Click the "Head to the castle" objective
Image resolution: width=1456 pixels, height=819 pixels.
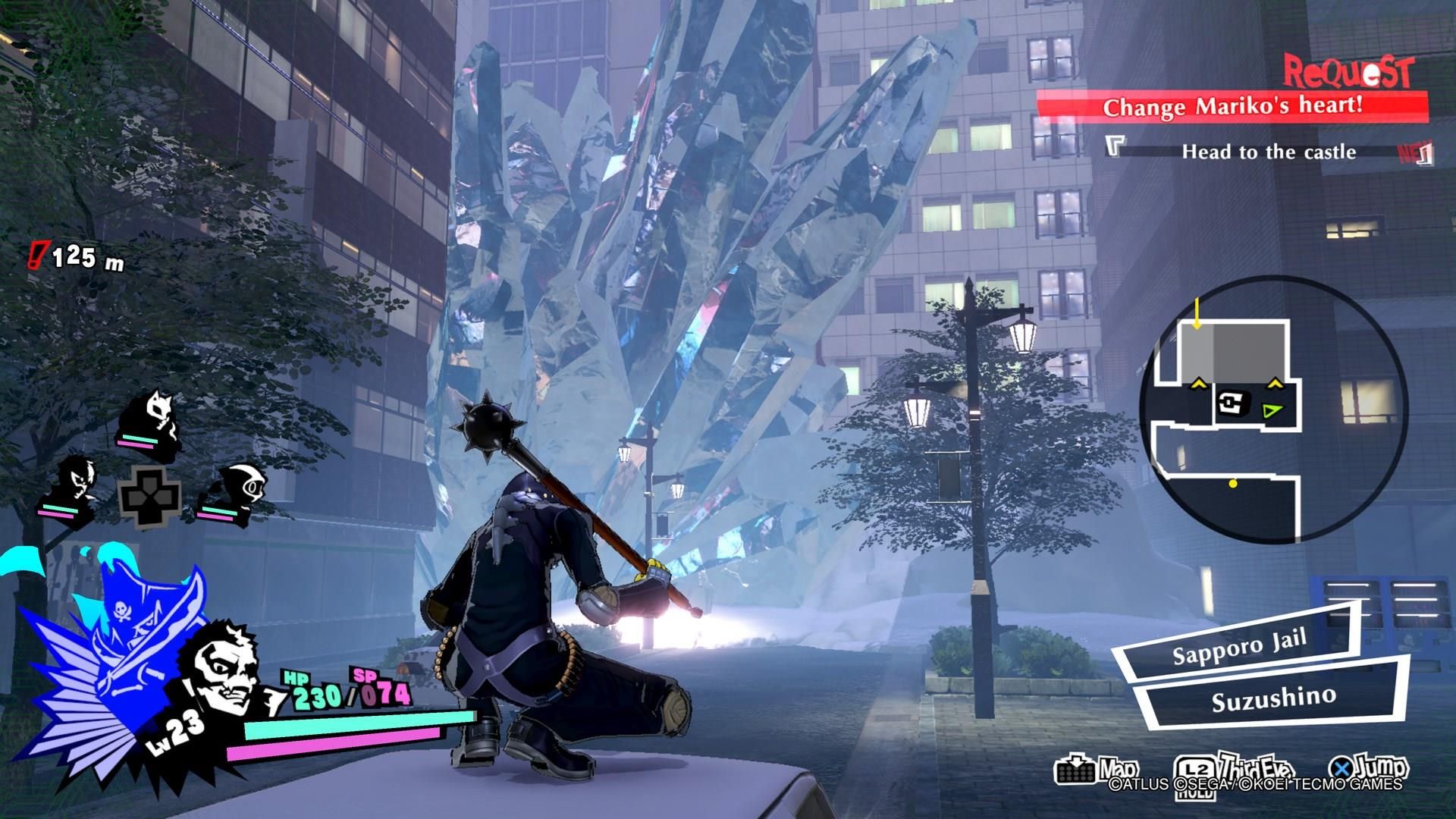coord(1268,152)
